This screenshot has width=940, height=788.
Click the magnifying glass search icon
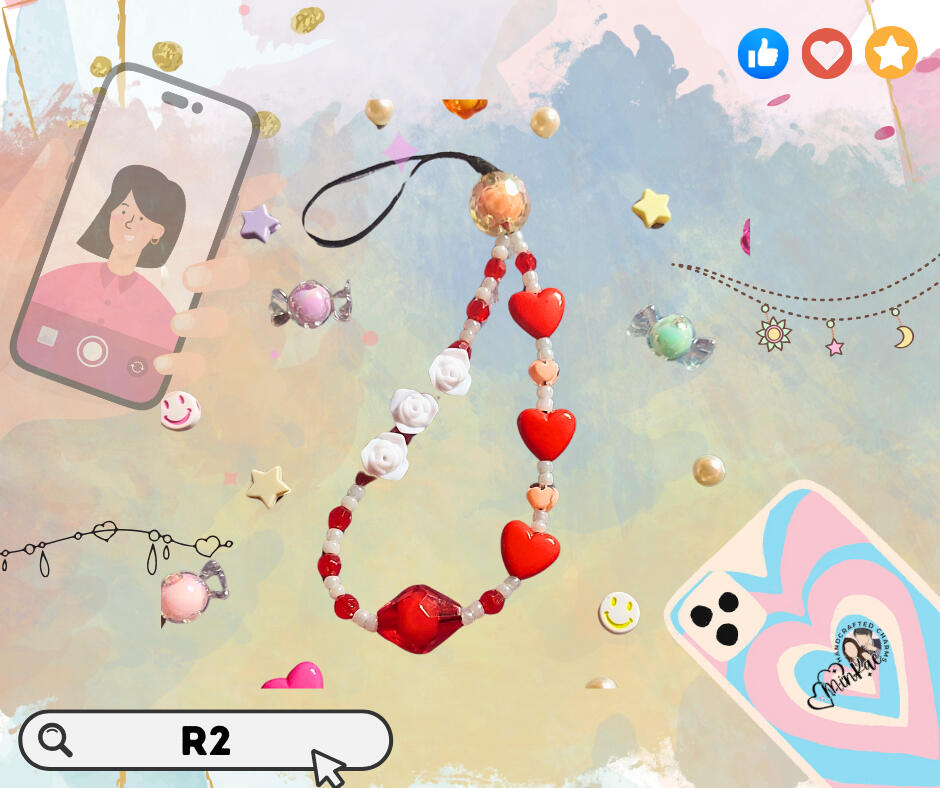(55, 740)
